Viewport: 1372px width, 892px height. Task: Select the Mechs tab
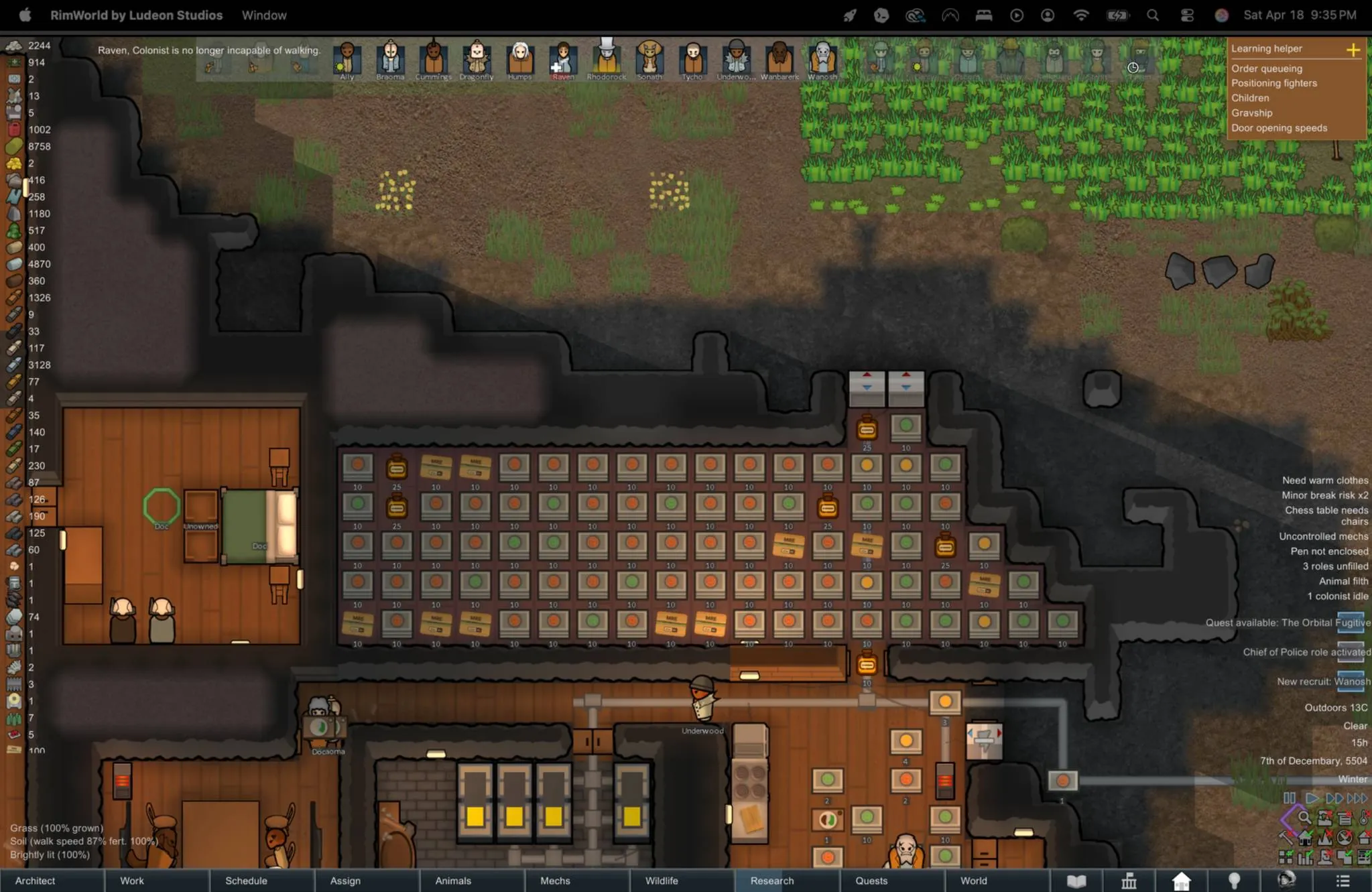click(555, 881)
